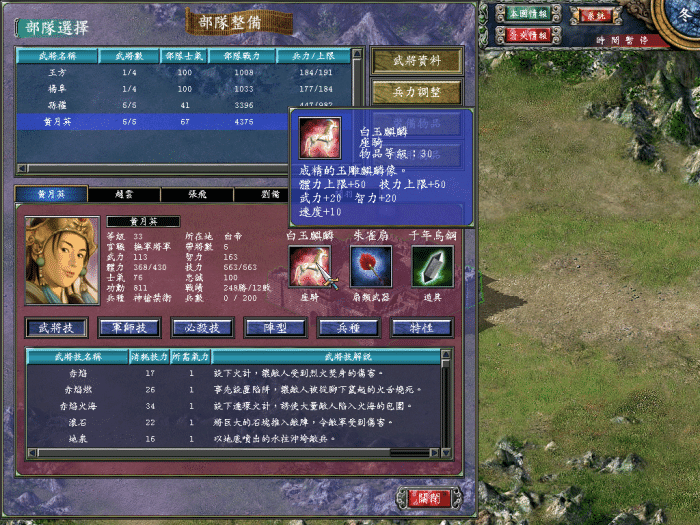This screenshot has width=700, height=525.
Task: Select the 白玉麒麟 mount equipment slot
Action: [x=309, y=267]
